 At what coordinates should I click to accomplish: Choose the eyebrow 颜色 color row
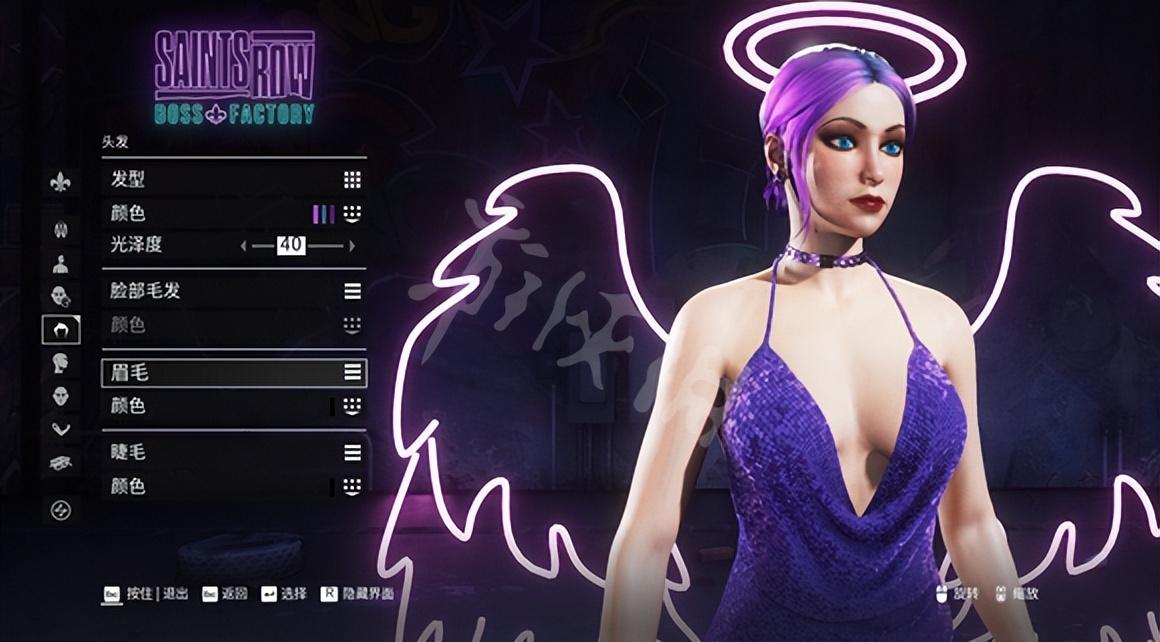click(234, 406)
